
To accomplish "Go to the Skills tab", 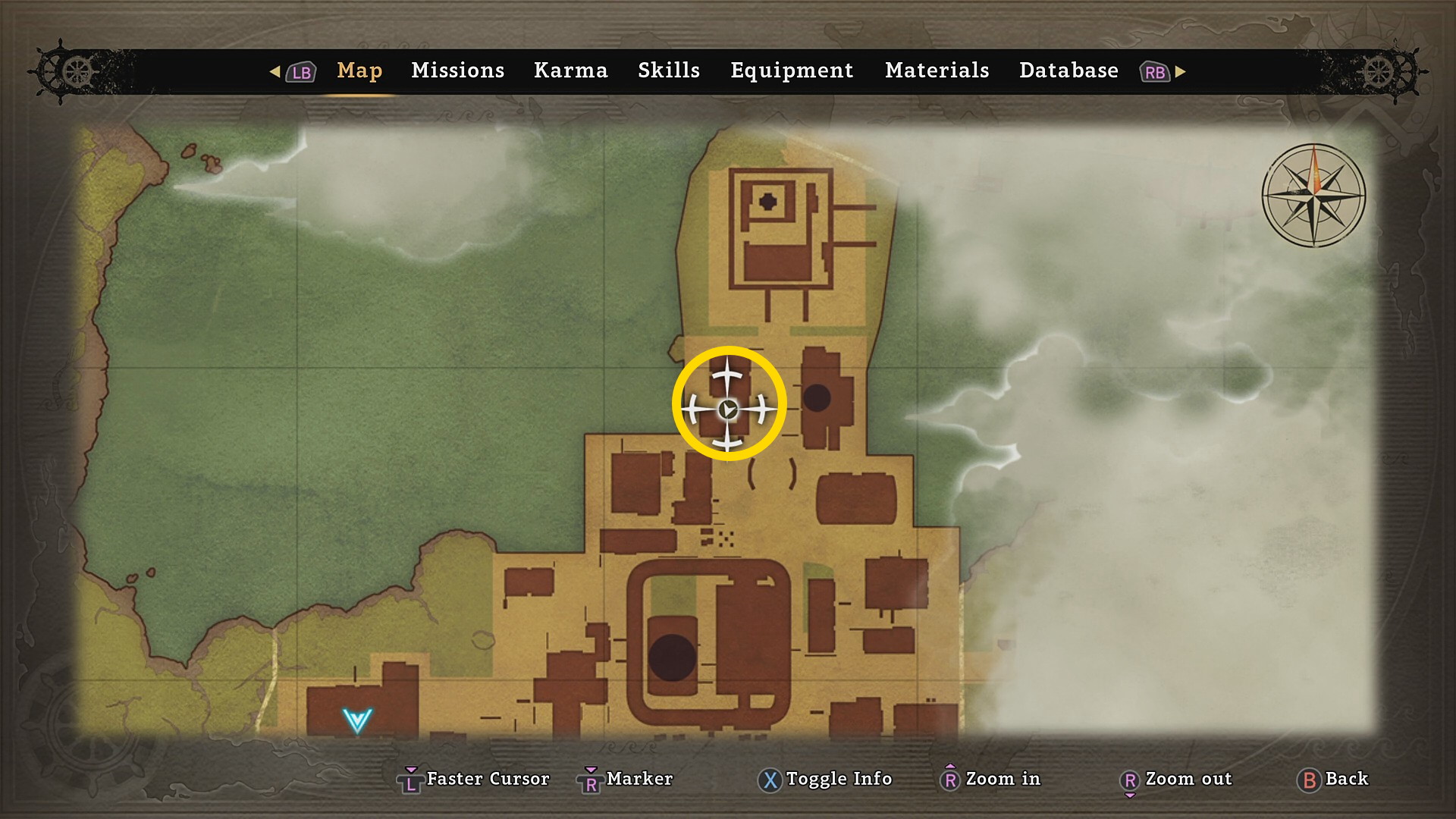I will (x=668, y=71).
